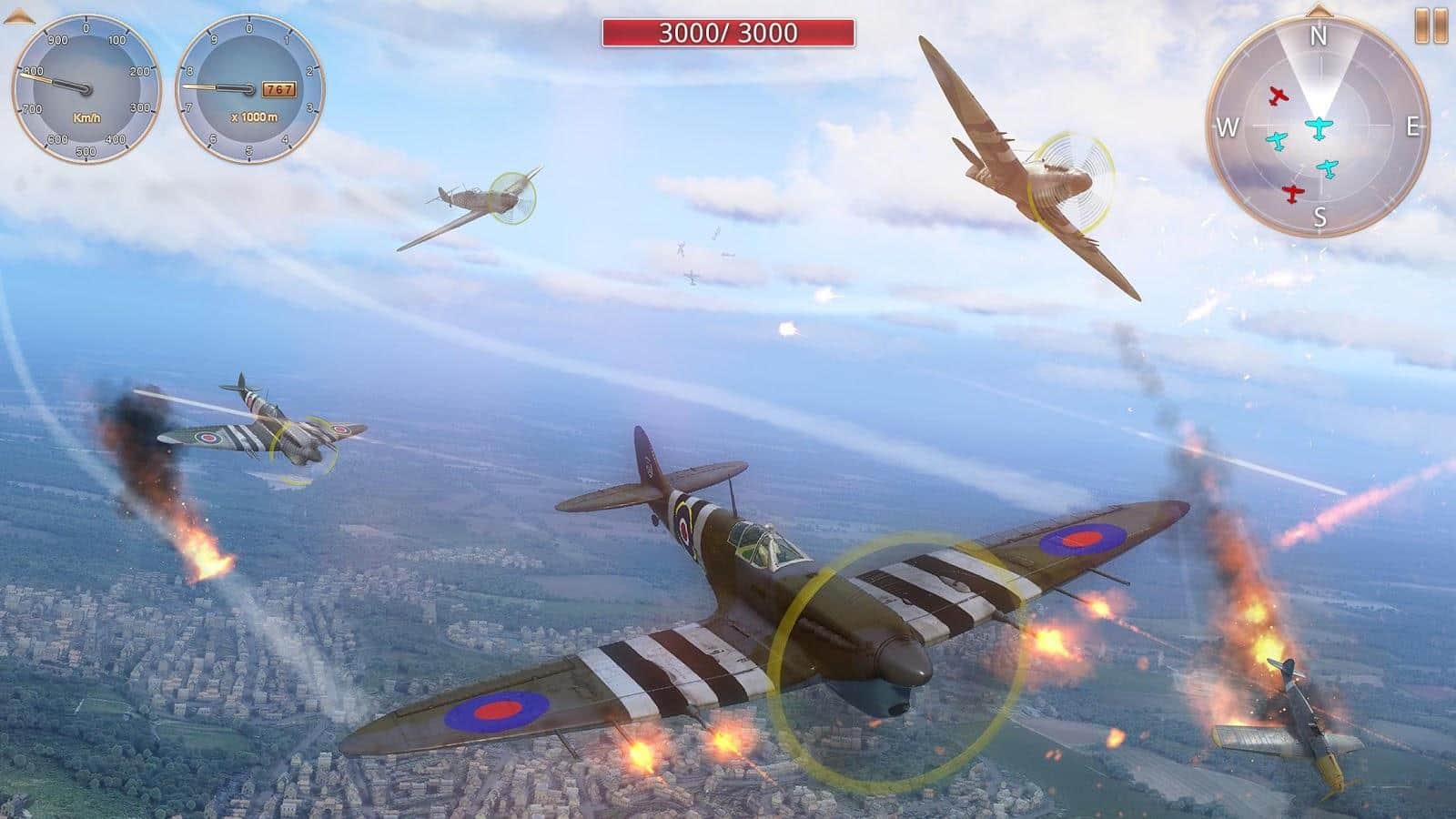The image size is (1456, 819).
Task: Click the gold arrow above the compass radar
Action: 1318,12
